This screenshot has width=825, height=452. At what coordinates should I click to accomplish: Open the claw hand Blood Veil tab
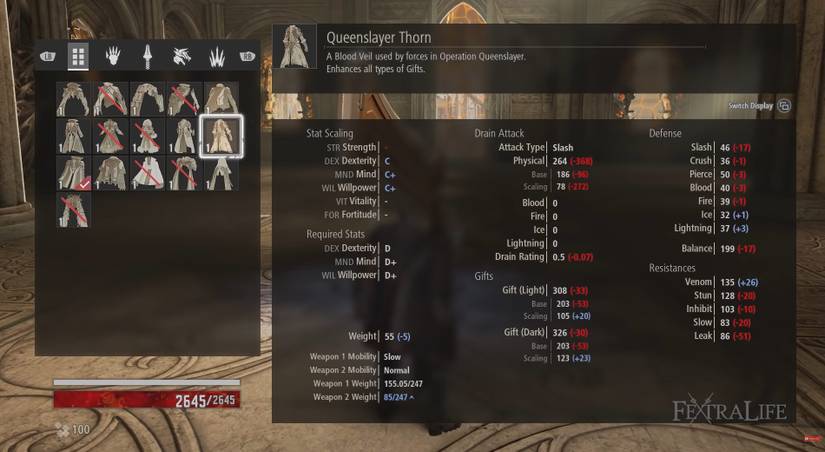[x=113, y=56]
